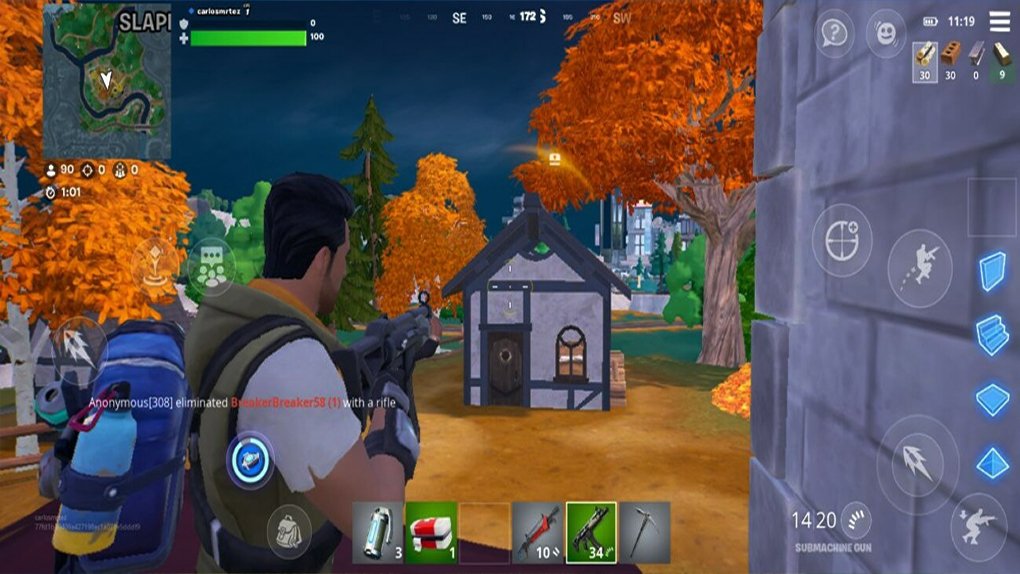Screen dimensions: 1020x574
Task: Switch to the pickaxe slot
Action: [x=645, y=532]
